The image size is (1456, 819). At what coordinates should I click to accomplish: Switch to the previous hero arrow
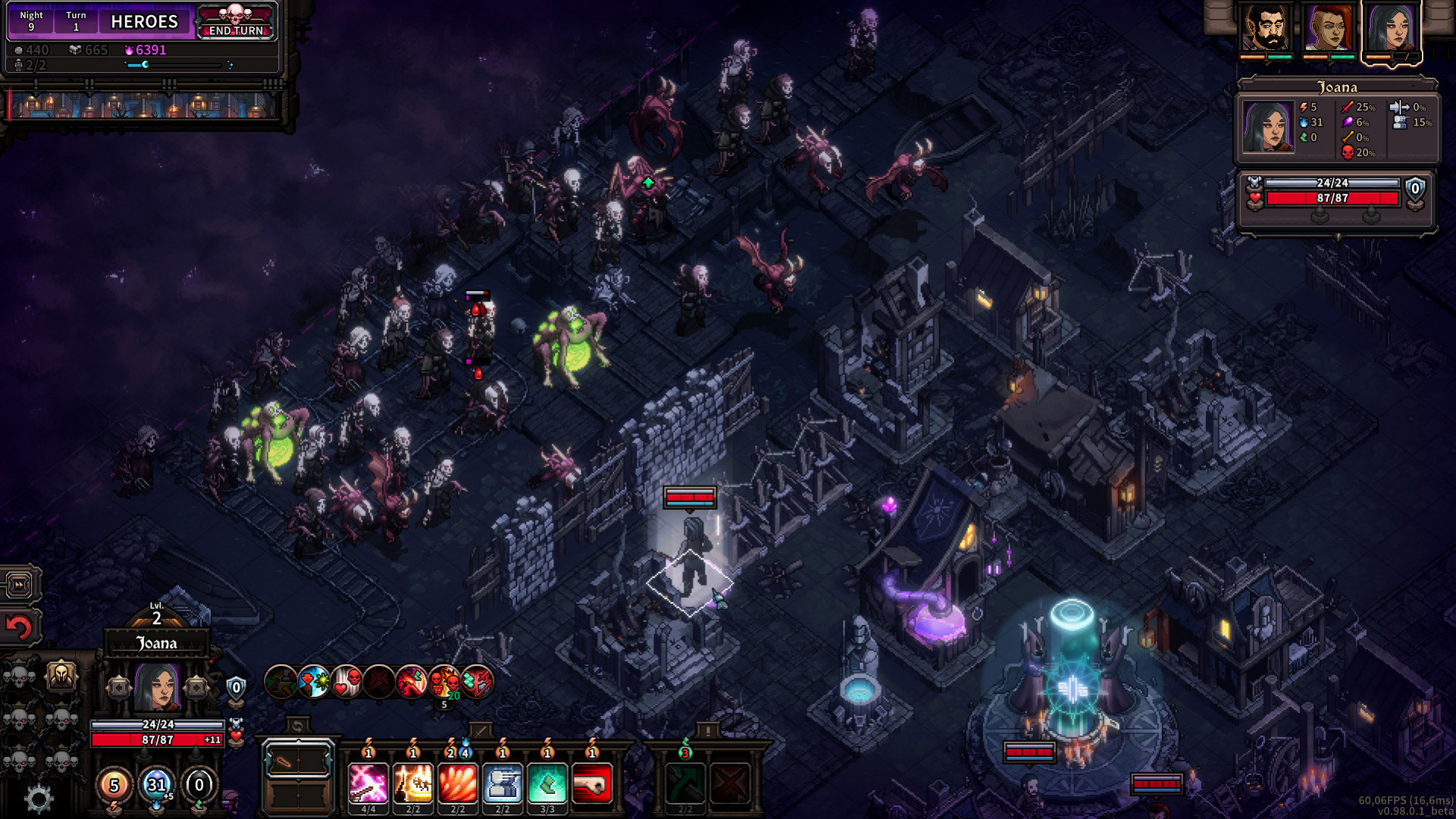(118, 687)
